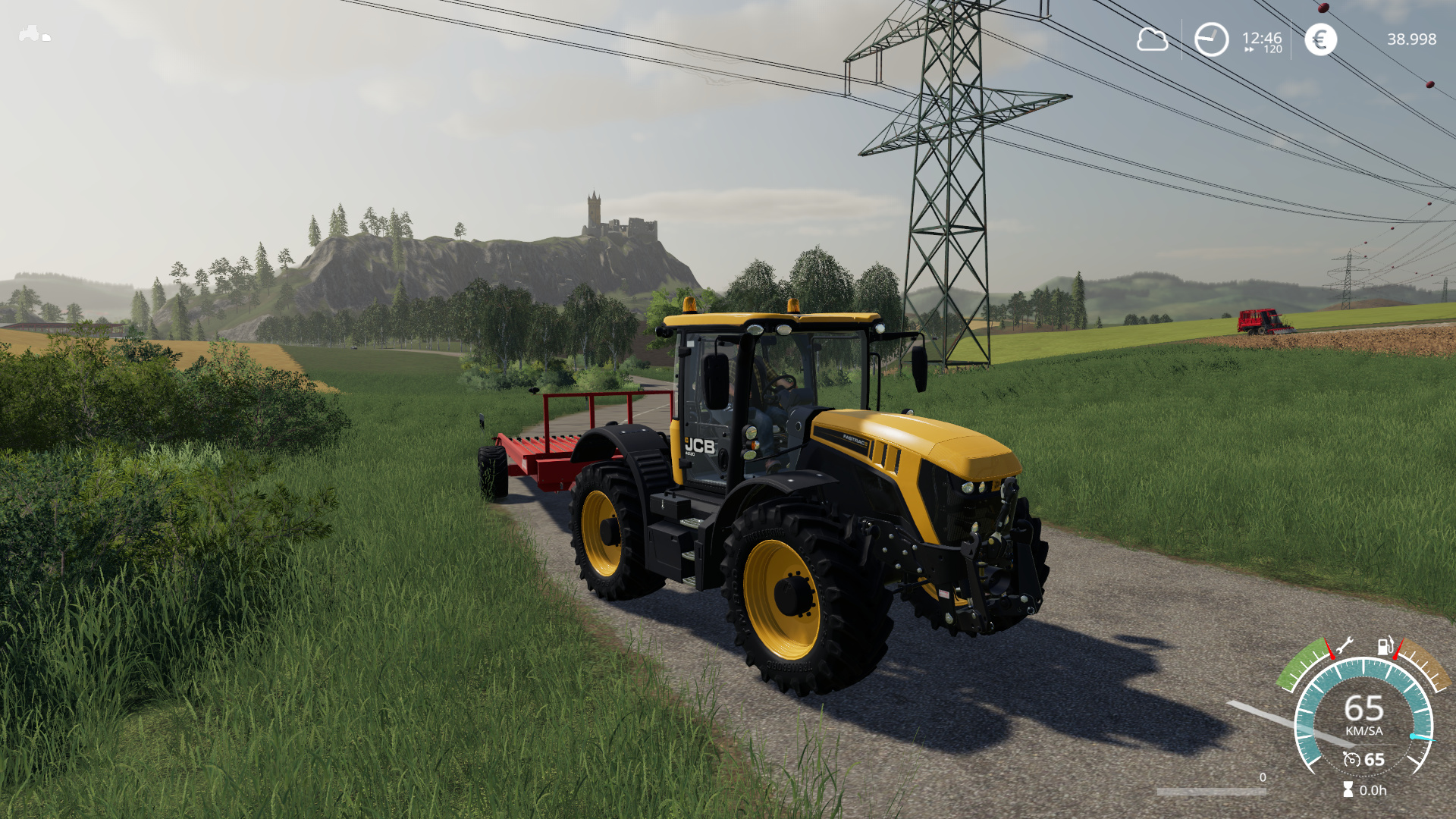Image resolution: width=1456 pixels, height=819 pixels.
Task: Click the fuel pump icon on the gauge
Action: (x=1385, y=647)
